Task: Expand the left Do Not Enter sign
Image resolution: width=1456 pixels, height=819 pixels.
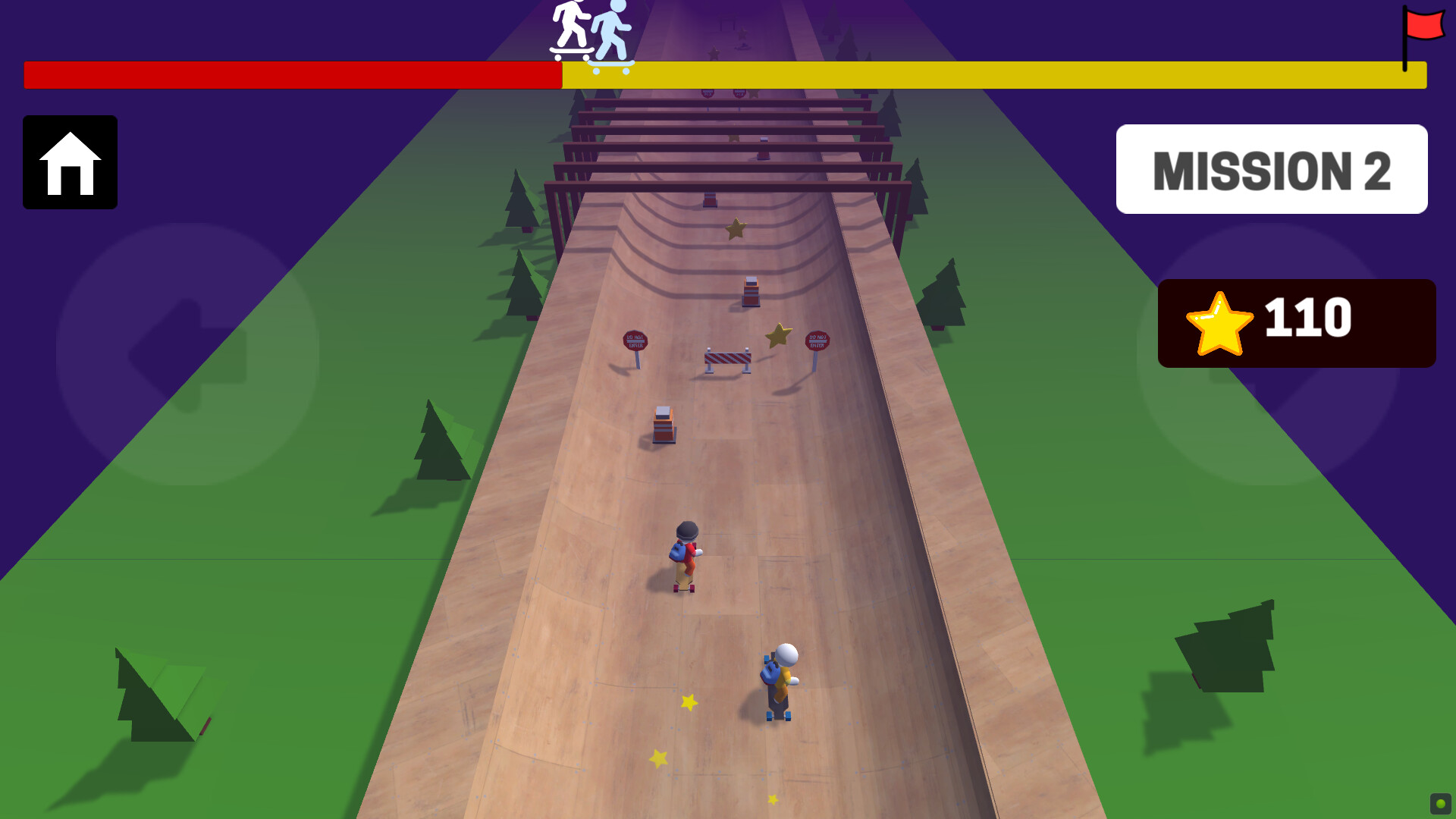Action: 635,341
